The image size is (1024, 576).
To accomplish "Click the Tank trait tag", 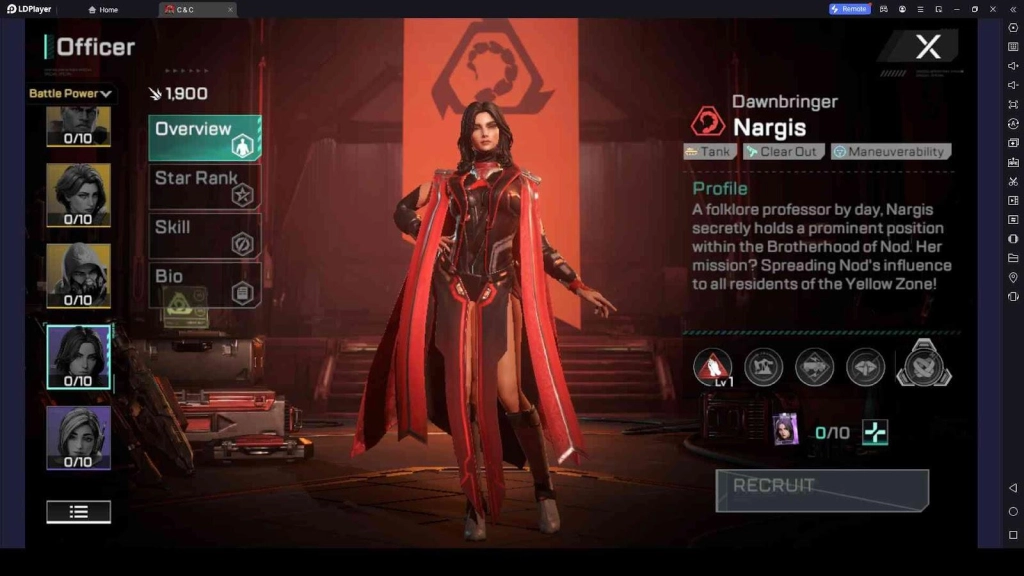I will pyautogui.click(x=710, y=152).
